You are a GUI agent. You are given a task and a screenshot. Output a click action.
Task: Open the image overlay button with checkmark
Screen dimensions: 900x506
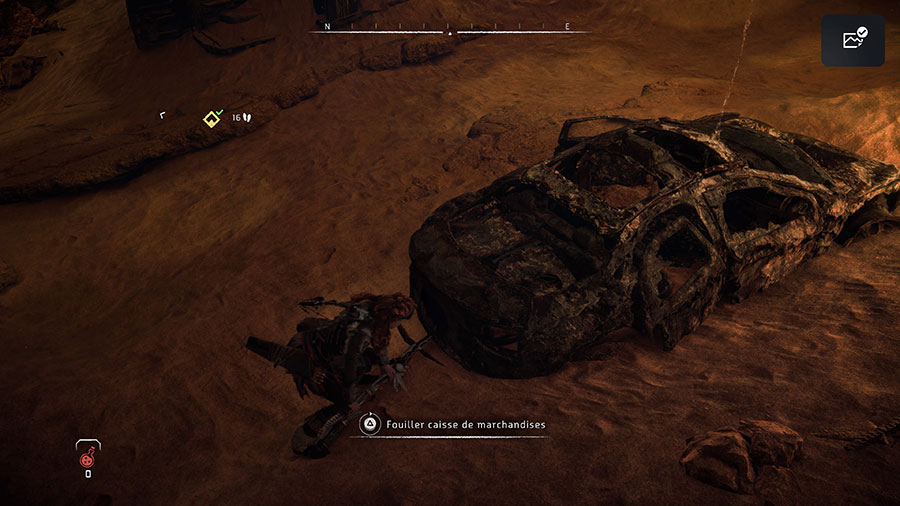pos(853,41)
